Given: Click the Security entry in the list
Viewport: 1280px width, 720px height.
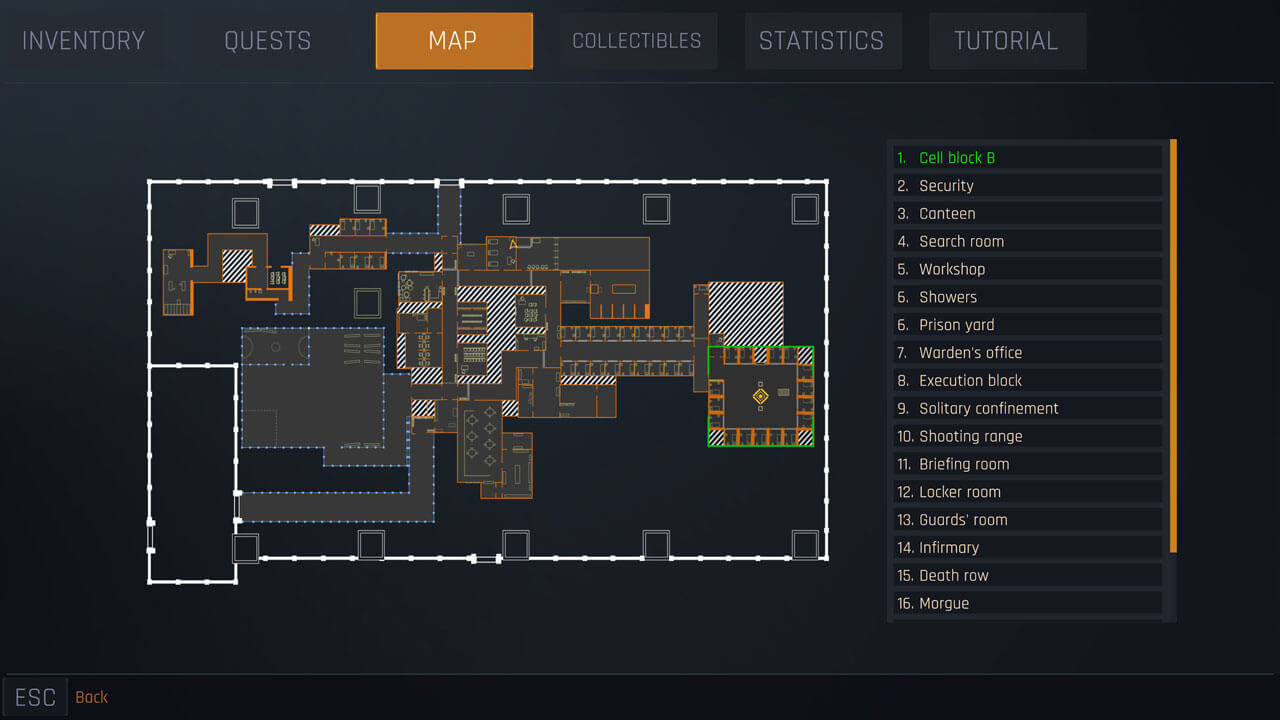Looking at the screenshot, I should point(1027,185).
